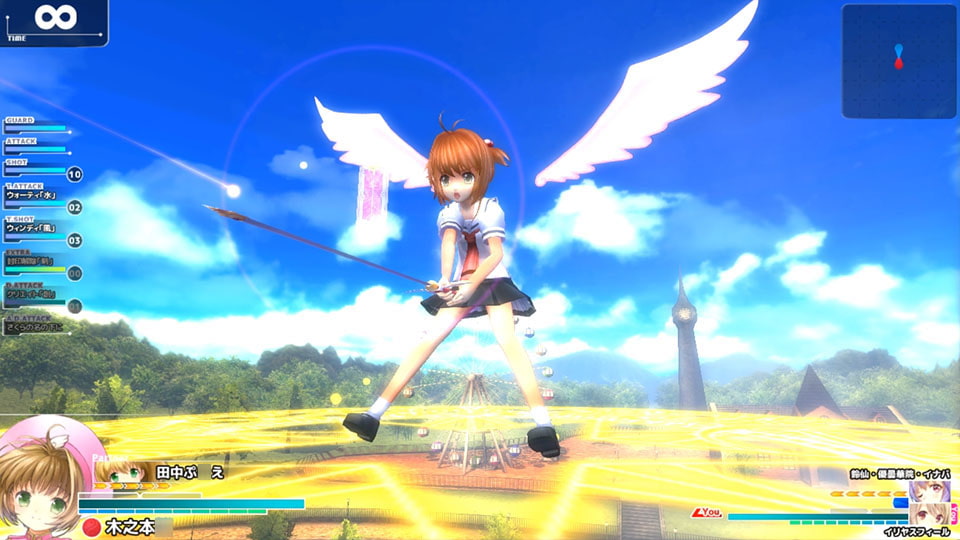The width and height of the screenshot is (960, 540).
Task: Select the ATTACK gauge entry
Action: 36,146
